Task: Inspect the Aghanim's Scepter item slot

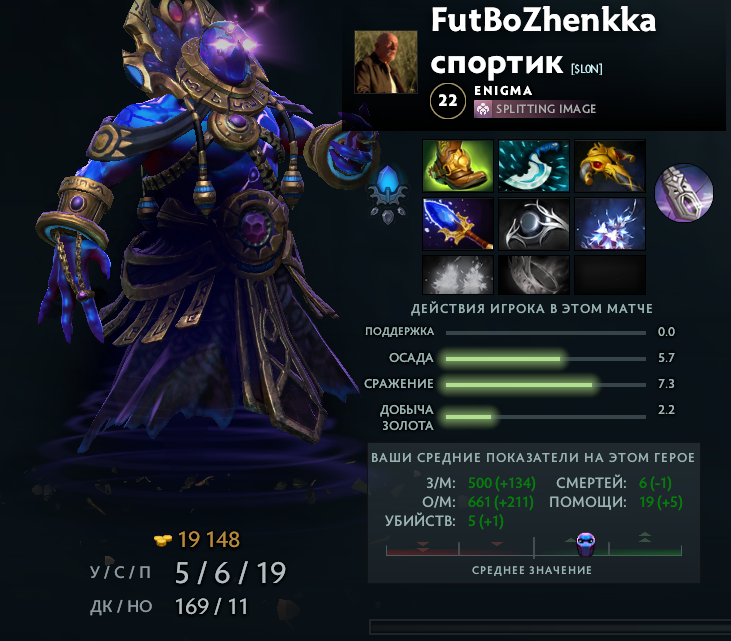Action: click(x=458, y=223)
